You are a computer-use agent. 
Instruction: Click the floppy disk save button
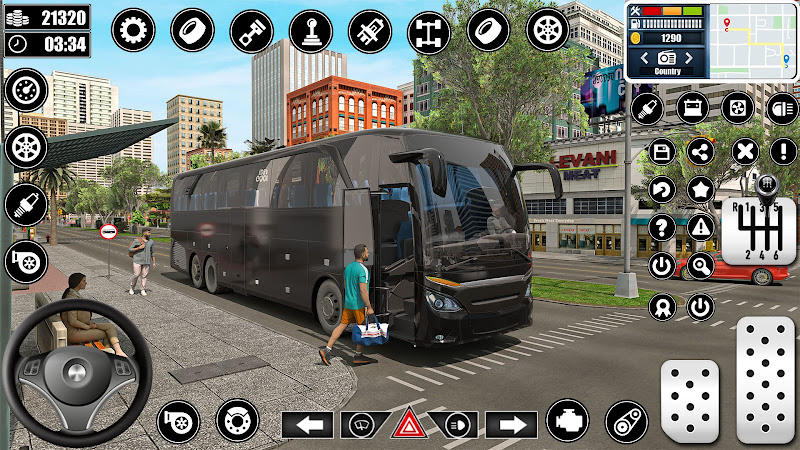[661, 151]
